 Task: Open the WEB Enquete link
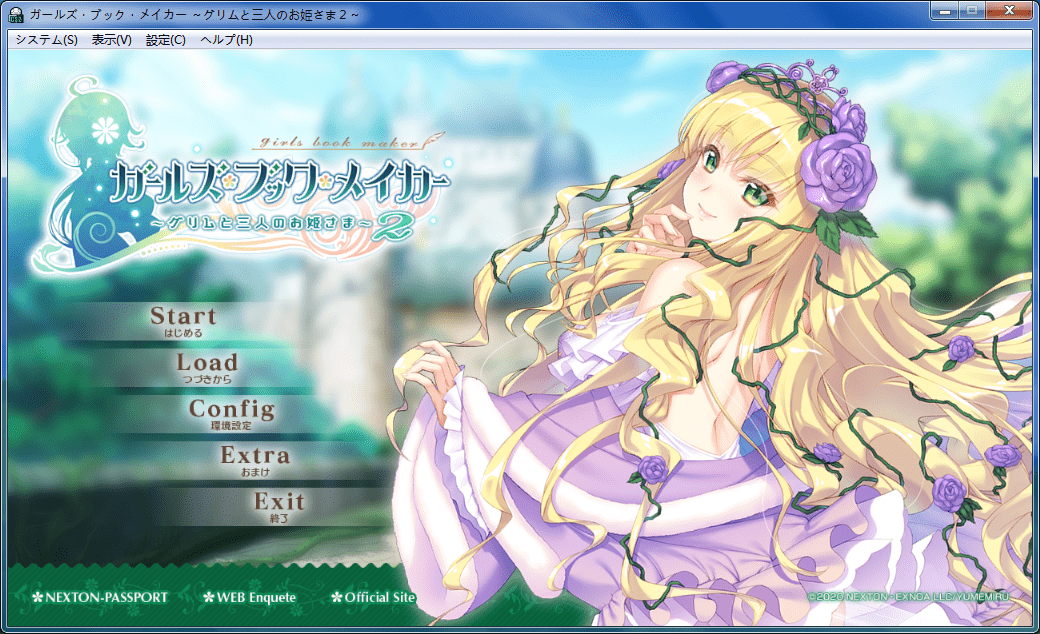tap(250, 598)
